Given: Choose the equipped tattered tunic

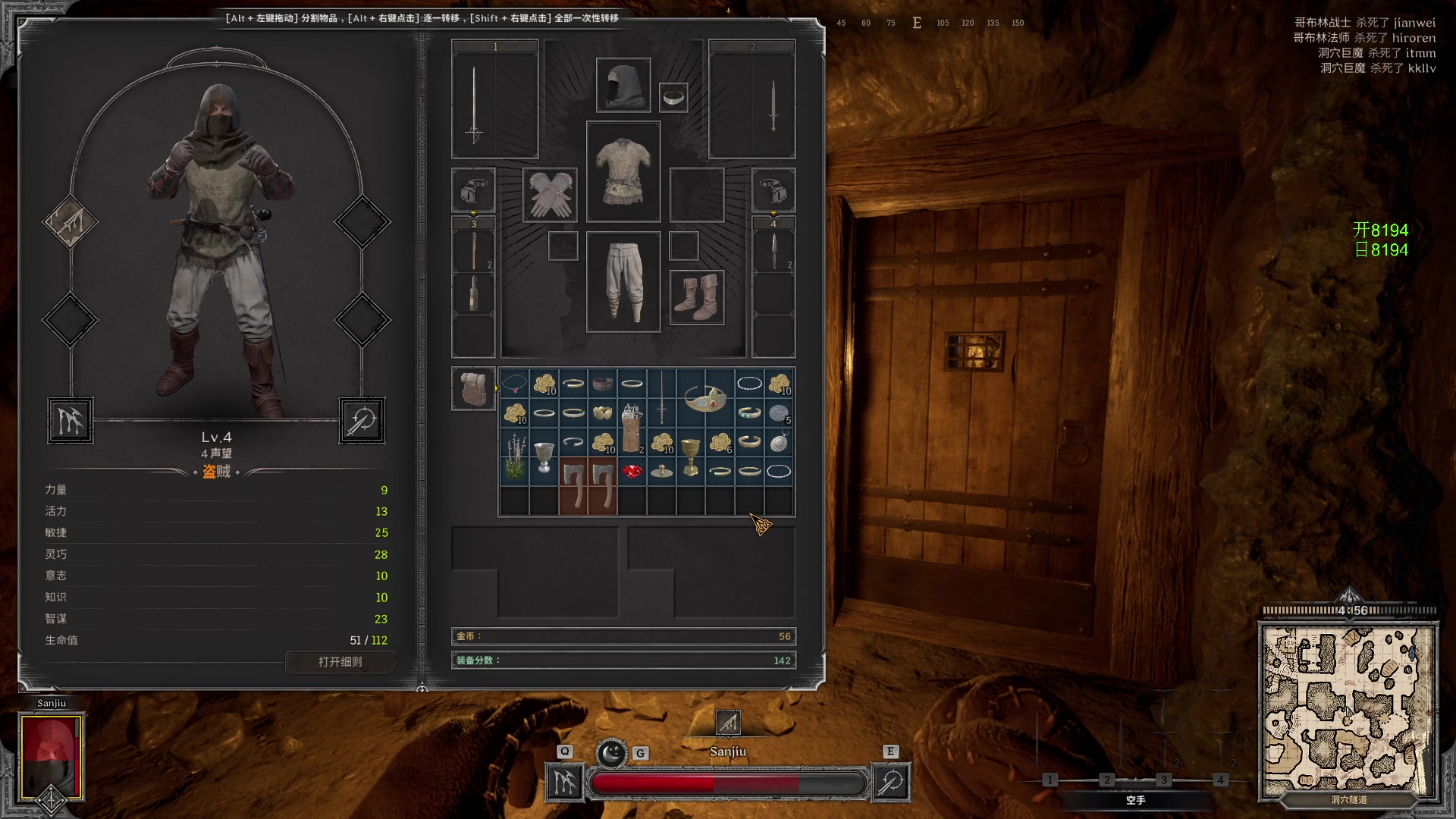Looking at the screenshot, I should 623,171.
